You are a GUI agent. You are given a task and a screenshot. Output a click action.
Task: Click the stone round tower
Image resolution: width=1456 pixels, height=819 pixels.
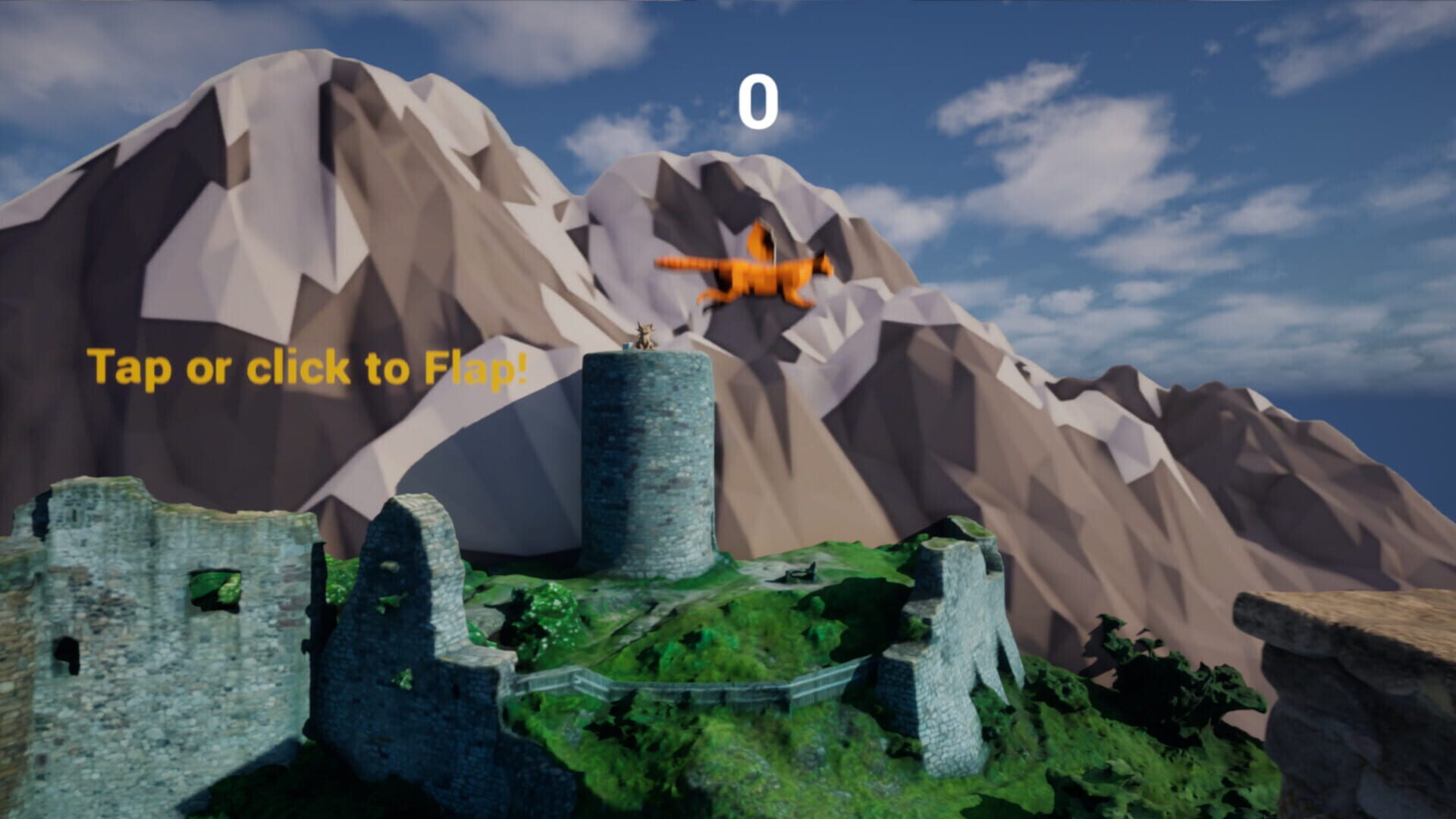648,455
